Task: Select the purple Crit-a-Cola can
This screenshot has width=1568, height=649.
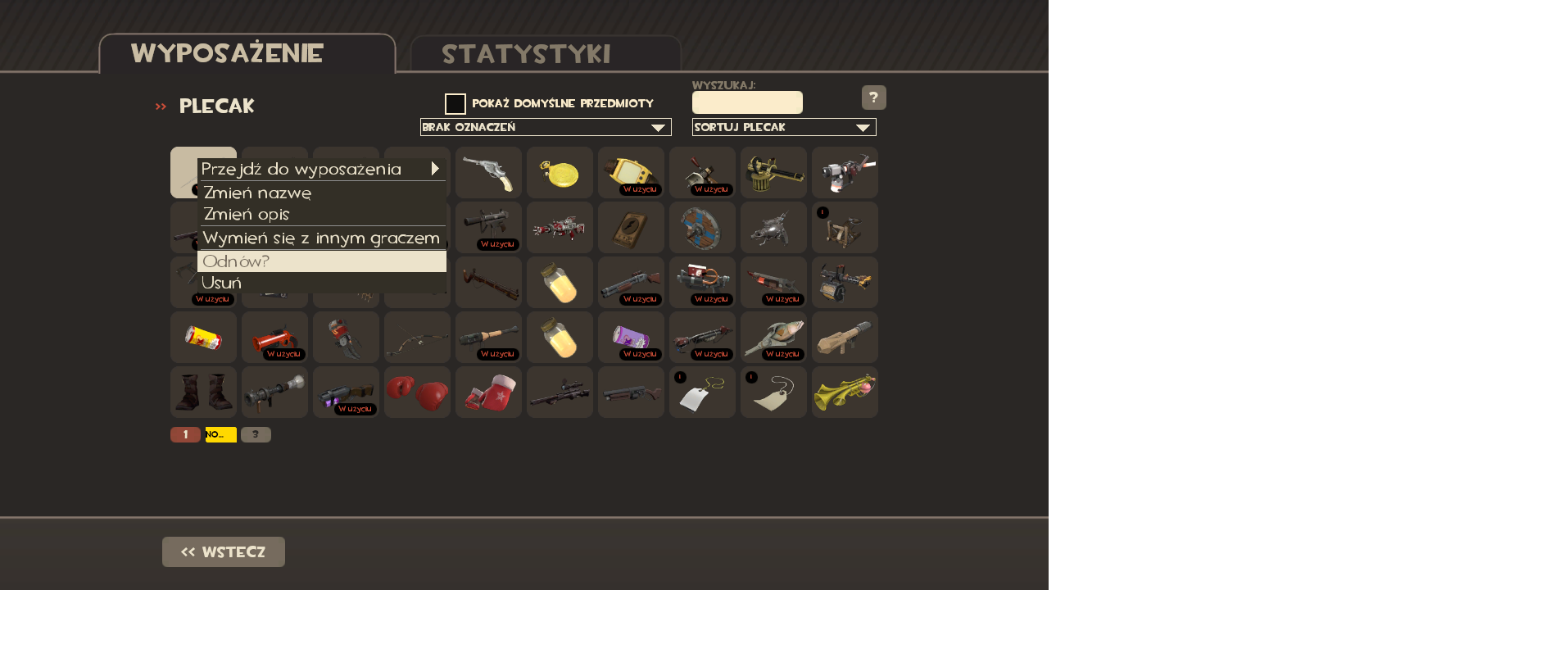Action: (x=631, y=337)
